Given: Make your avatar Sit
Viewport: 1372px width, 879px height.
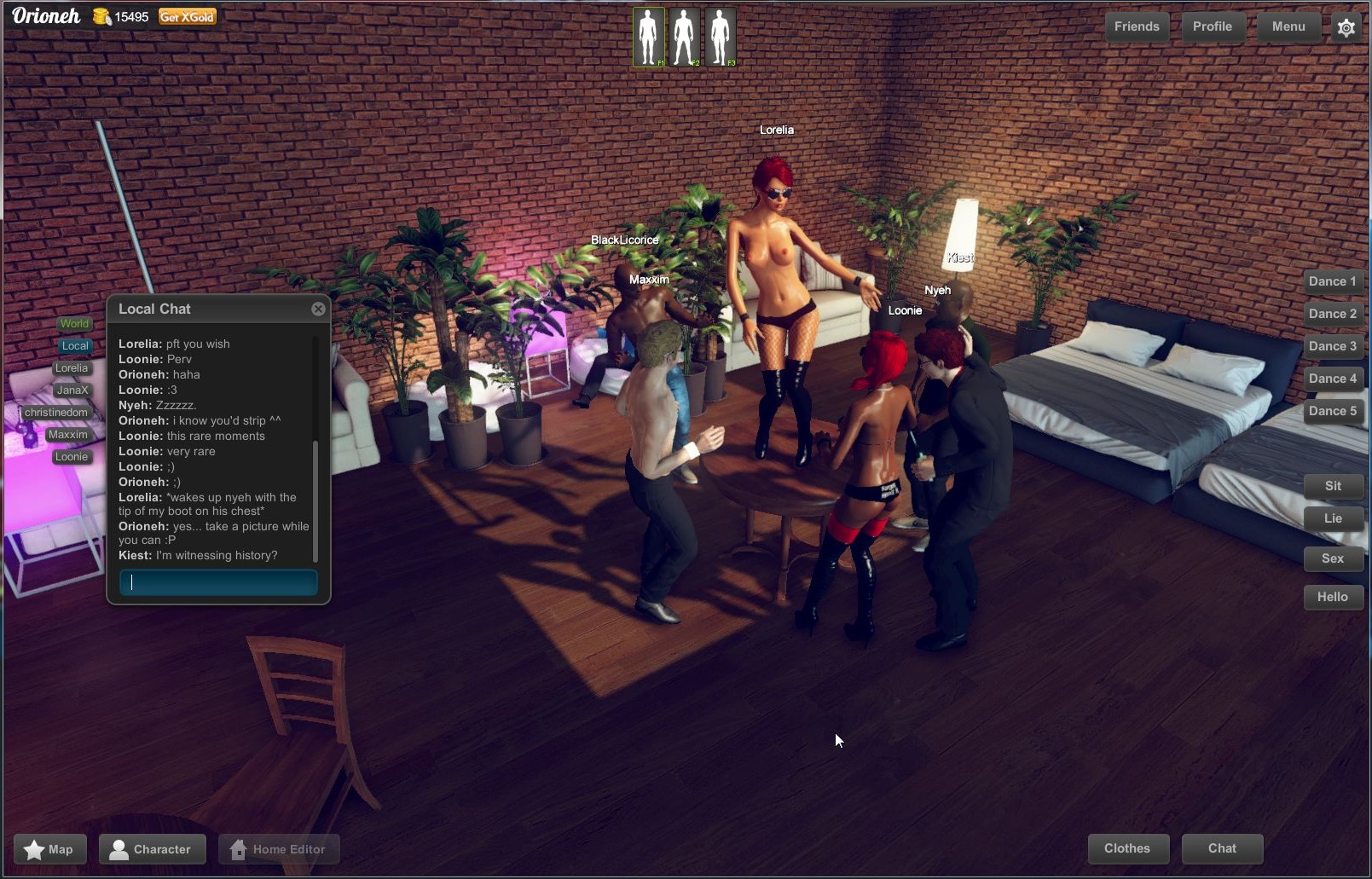Looking at the screenshot, I should 1333,485.
